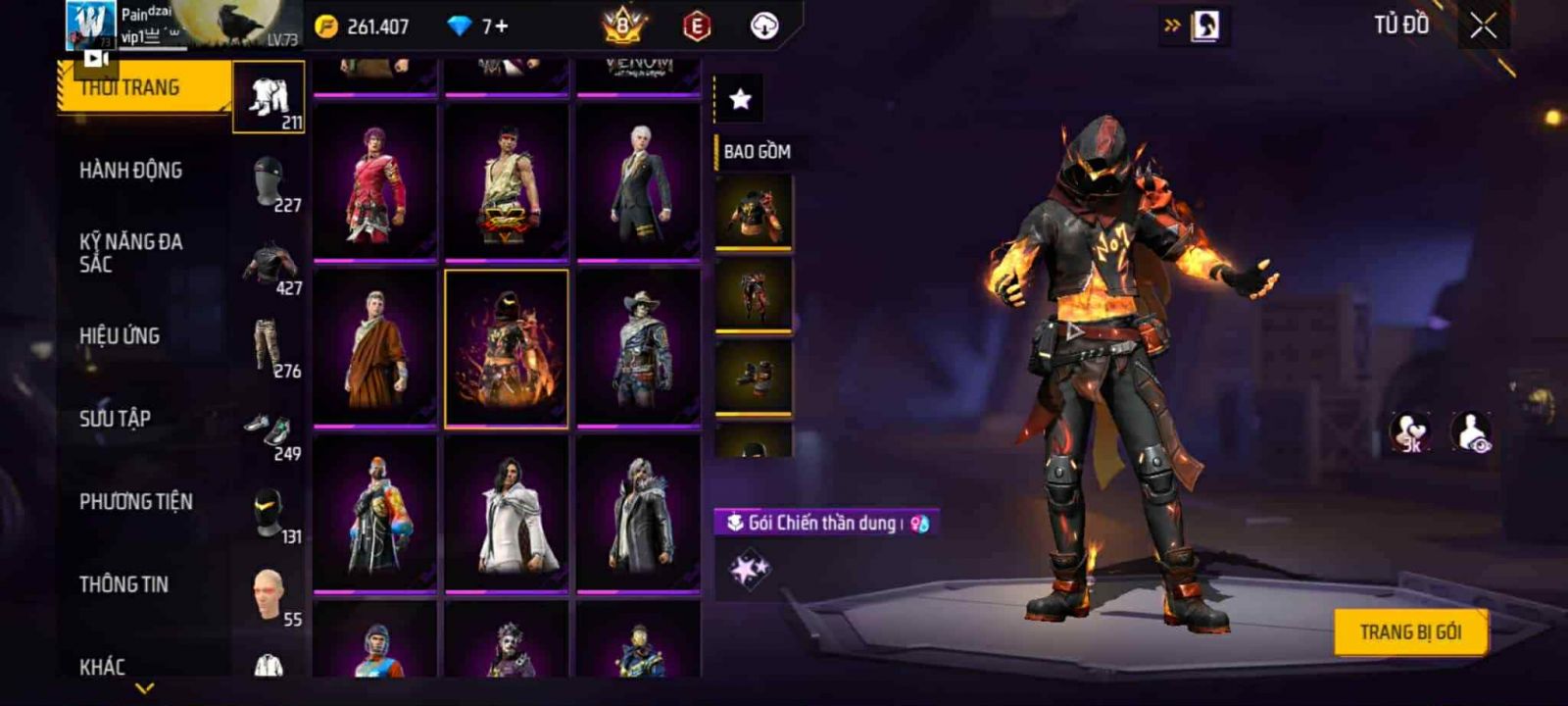Viewport: 1568px width, 706px height.
Task: Show the Thông Tin category
Action: [x=124, y=584]
